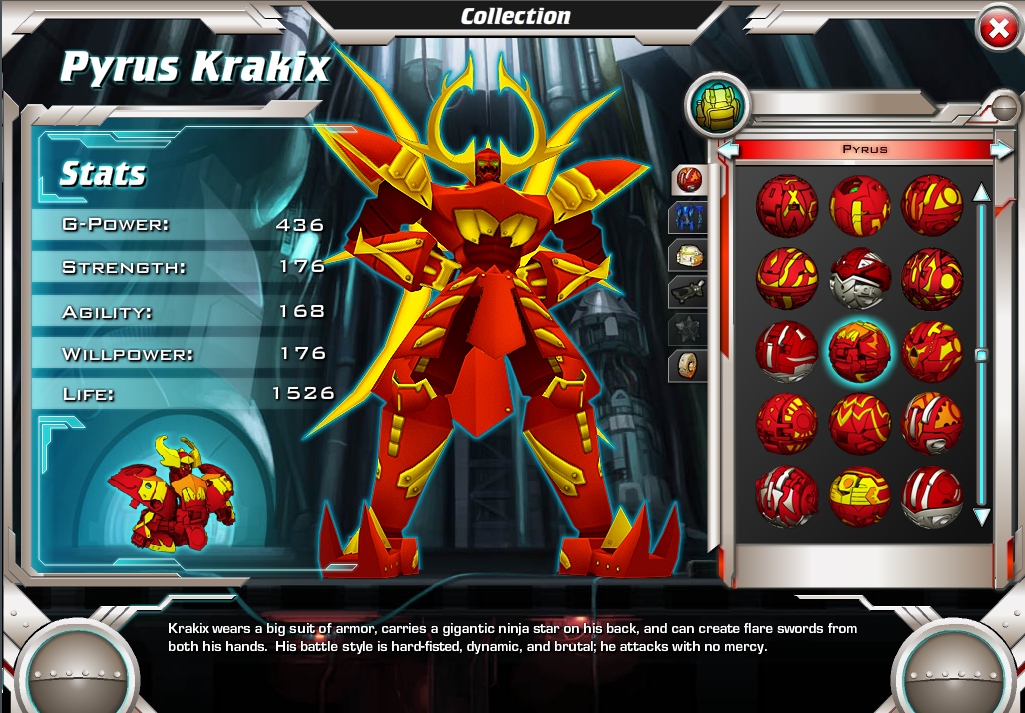Choose the red and white ball in second row
This screenshot has width=1025, height=713.
pos(859,277)
